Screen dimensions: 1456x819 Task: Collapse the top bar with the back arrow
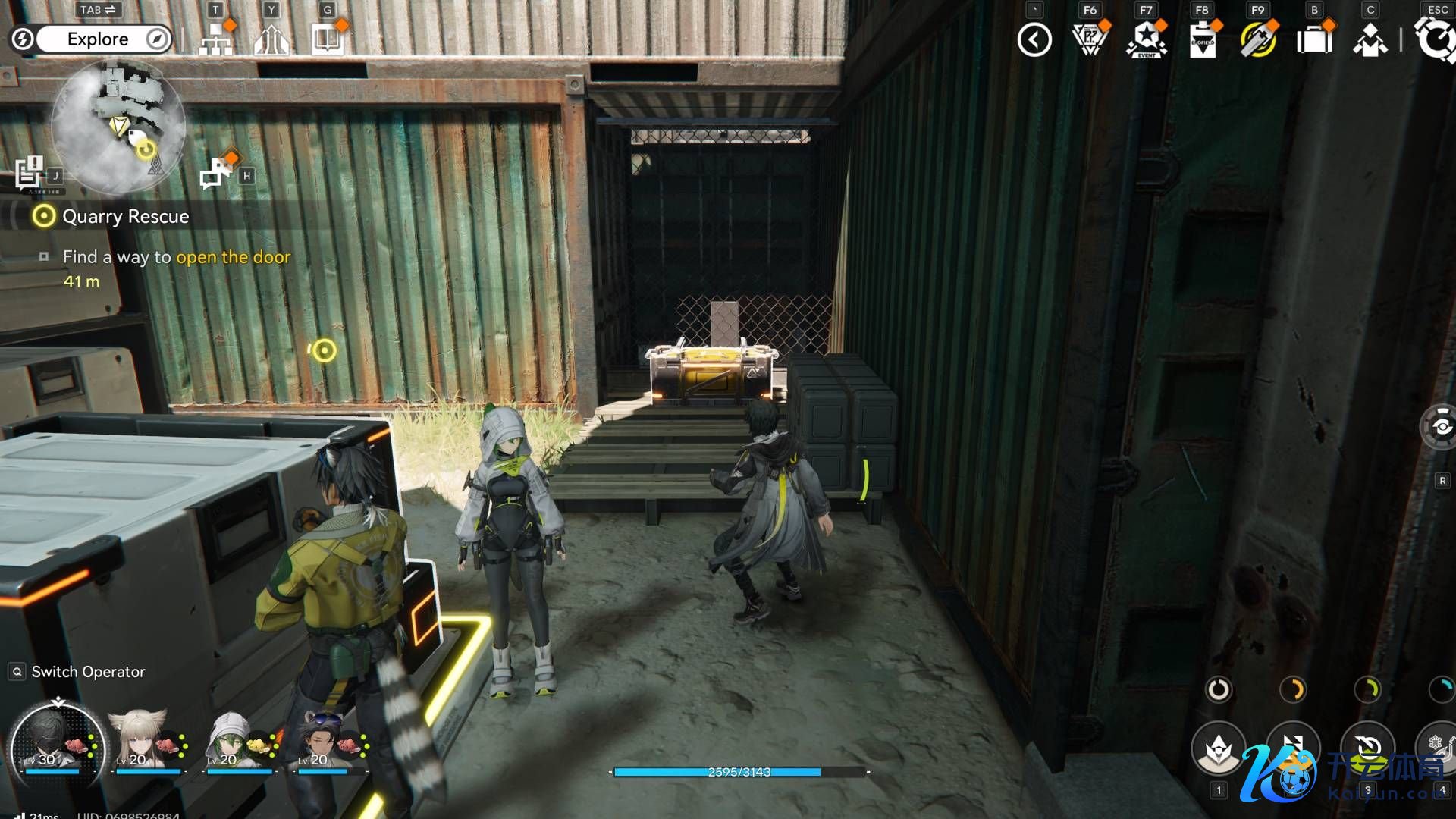pyautogui.click(x=1034, y=40)
